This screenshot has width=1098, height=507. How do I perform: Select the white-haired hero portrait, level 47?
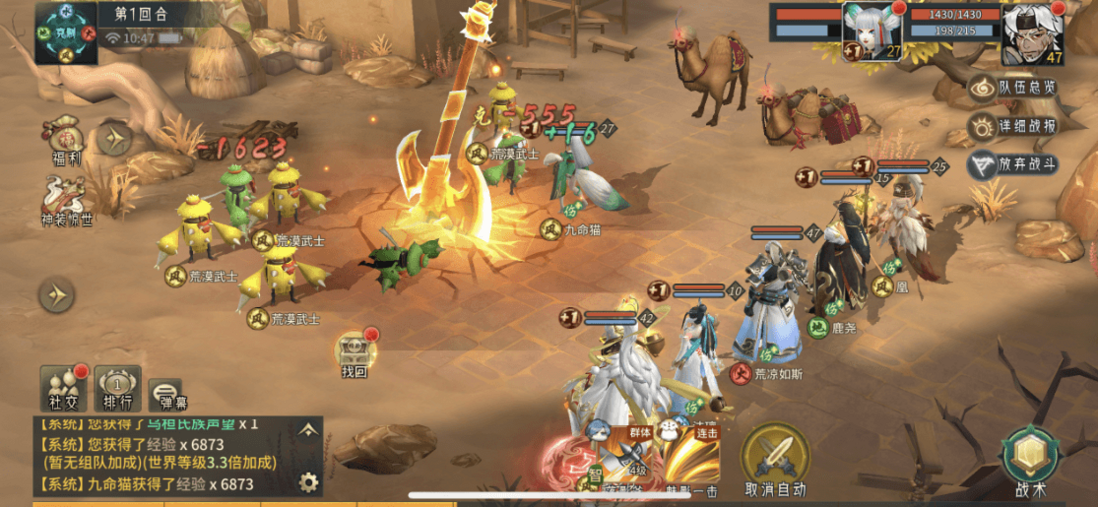coord(1033,33)
